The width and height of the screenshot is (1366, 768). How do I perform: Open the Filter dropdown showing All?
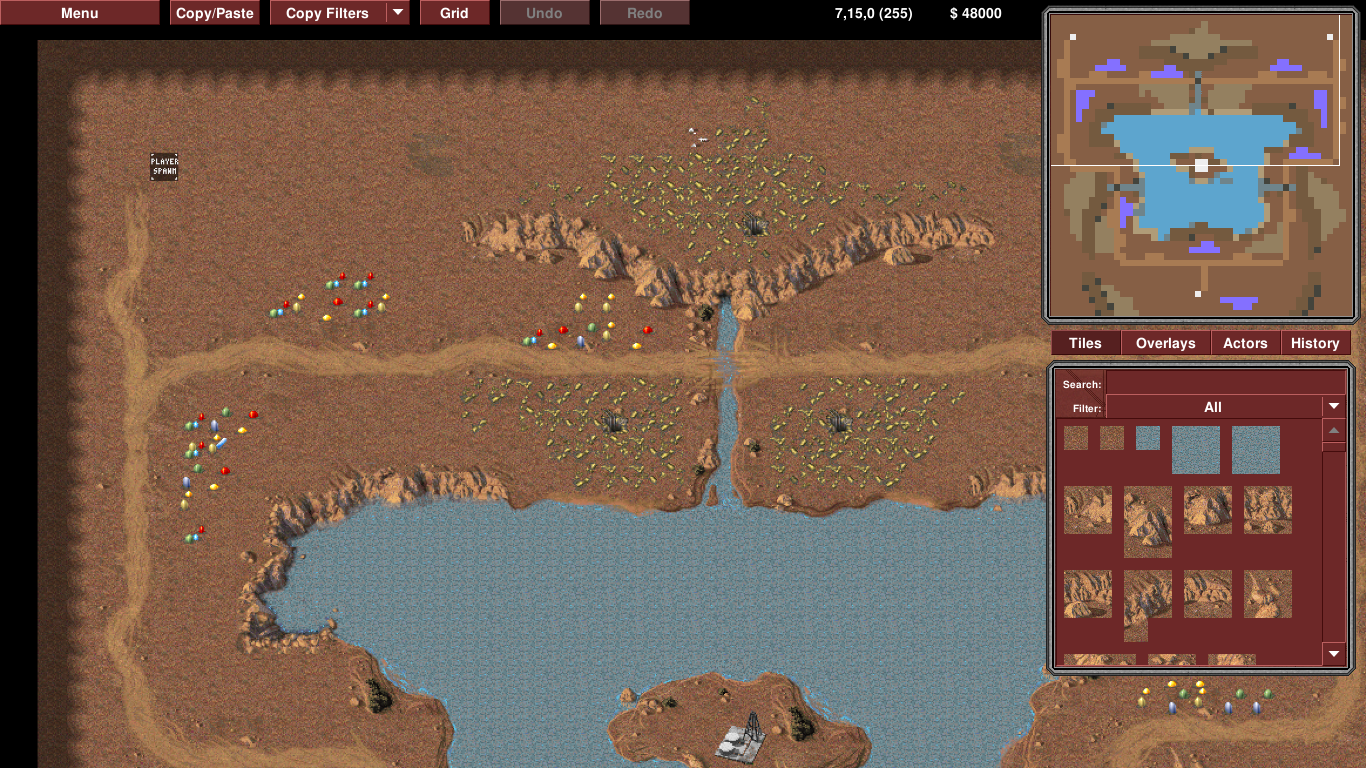pyautogui.click(x=1225, y=407)
